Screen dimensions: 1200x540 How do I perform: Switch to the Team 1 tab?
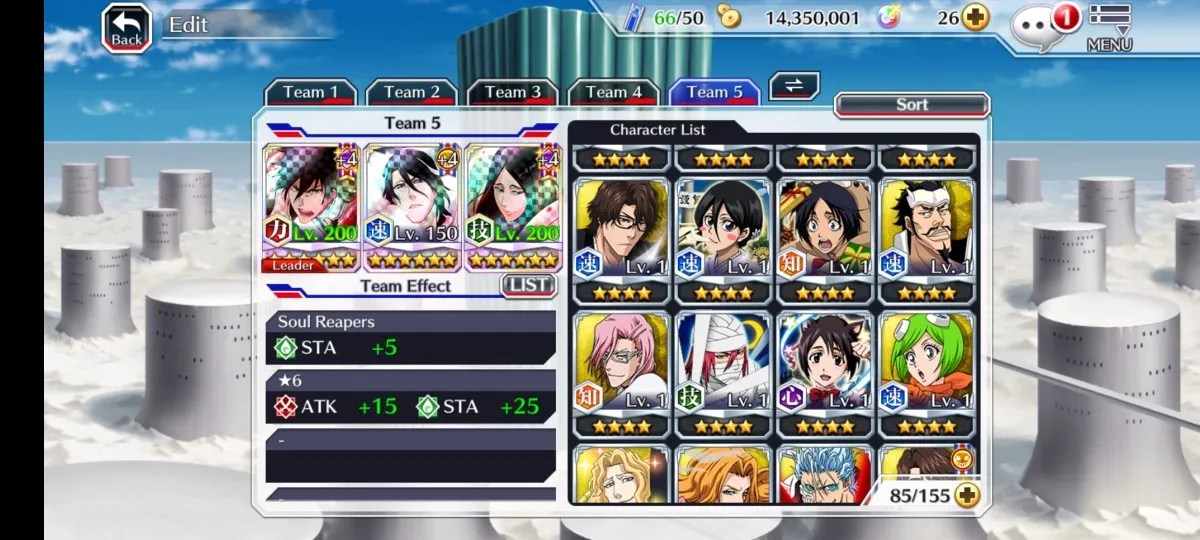[x=310, y=92]
